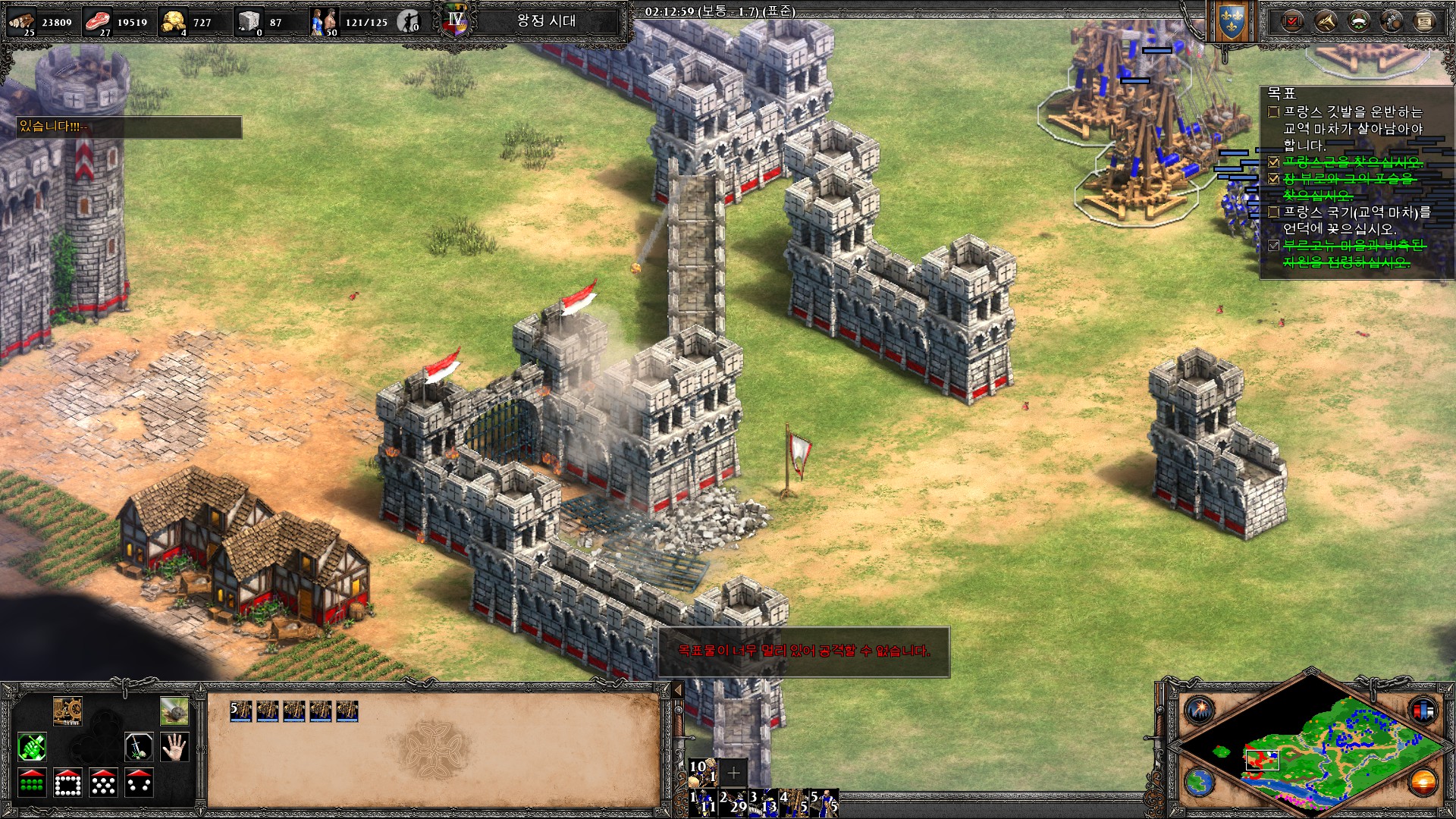Switch minimap mode with the globe button

point(1200,782)
